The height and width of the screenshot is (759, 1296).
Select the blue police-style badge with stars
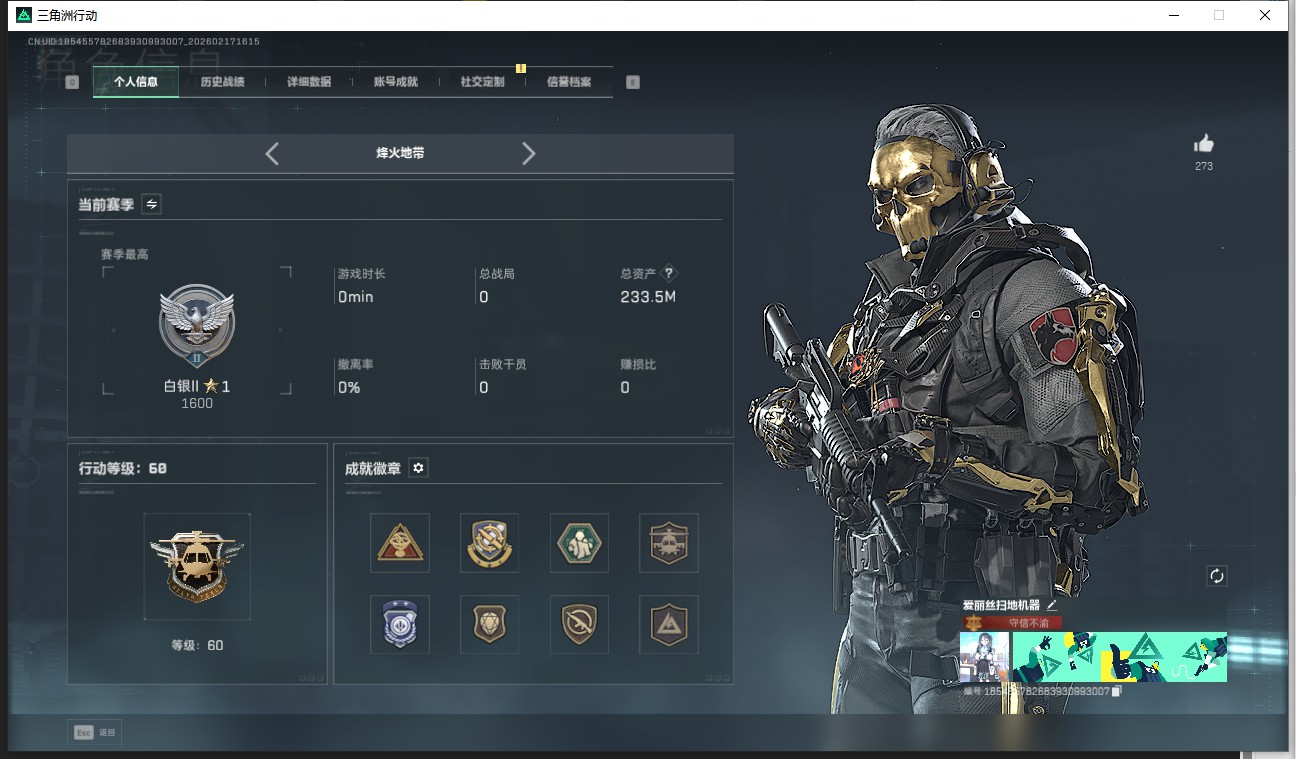(400, 624)
